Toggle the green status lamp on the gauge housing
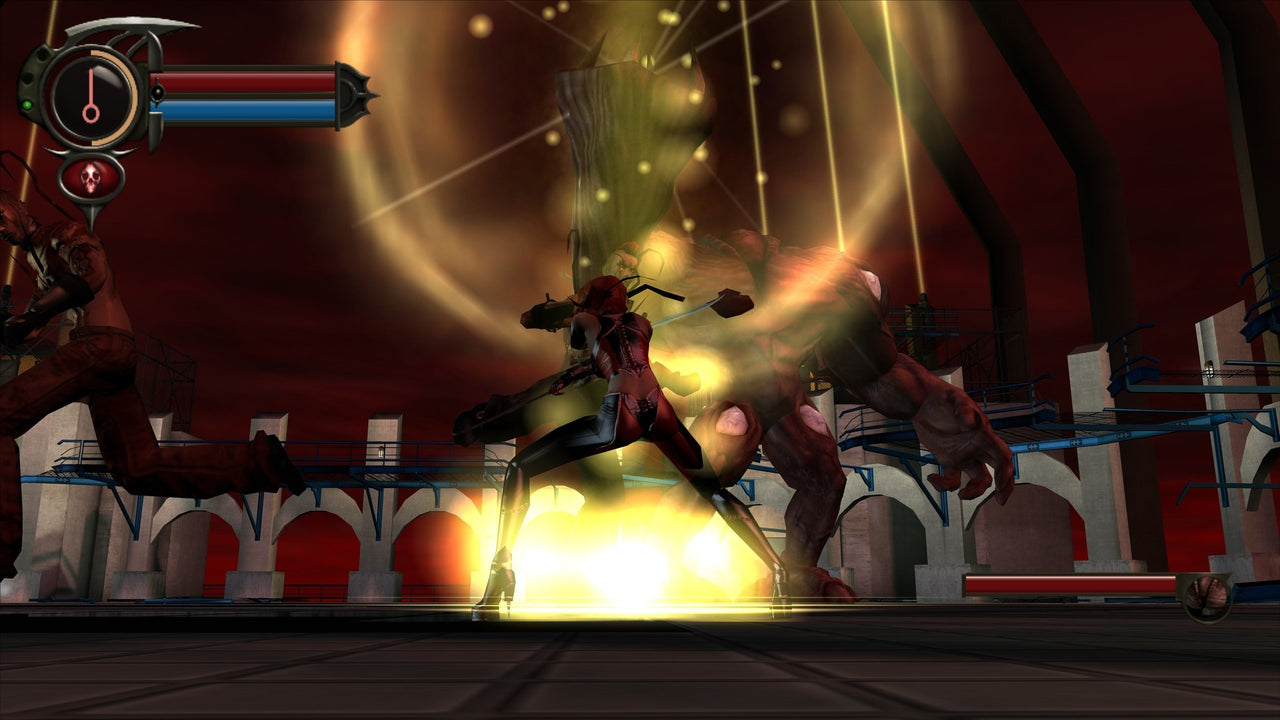The width and height of the screenshot is (1280, 720). coord(28,103)
